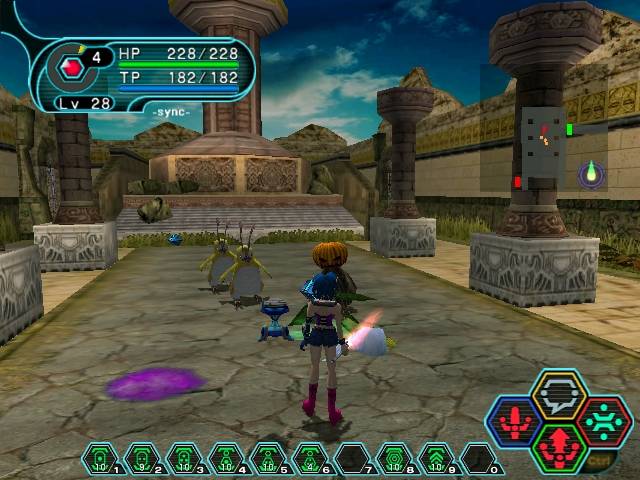Click the quick slot 5 item
The height and width of the screenshot is (480, 640).
coord(266,459)
